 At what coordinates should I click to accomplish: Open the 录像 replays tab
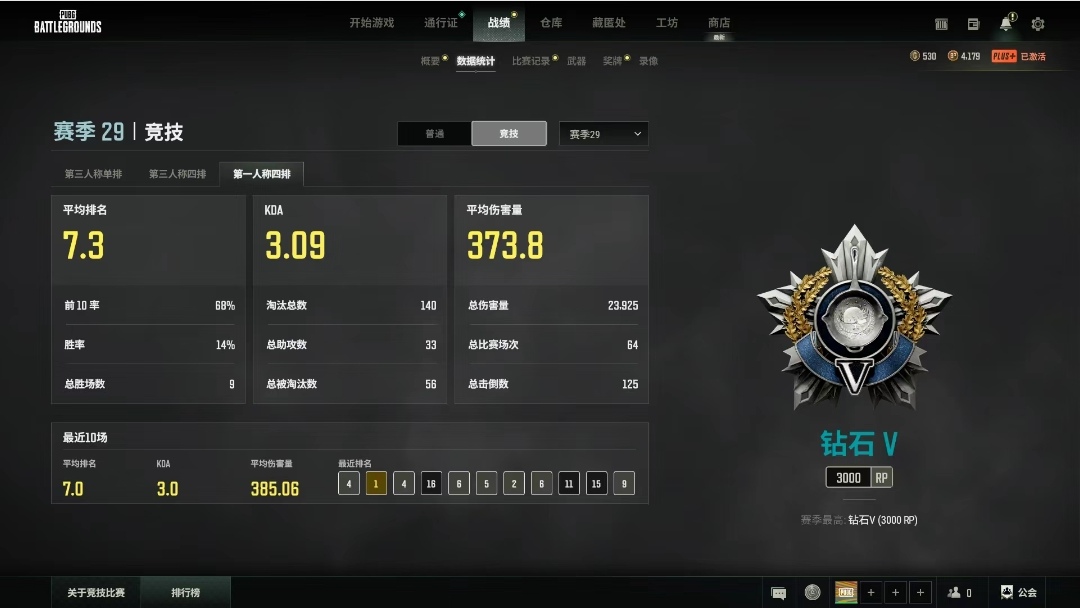(648, 61)
